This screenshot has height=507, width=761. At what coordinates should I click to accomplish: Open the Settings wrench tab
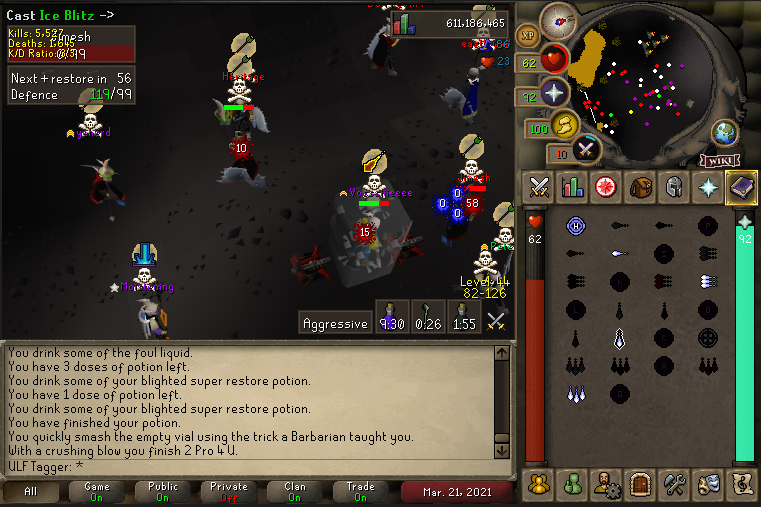pos(674,484)
